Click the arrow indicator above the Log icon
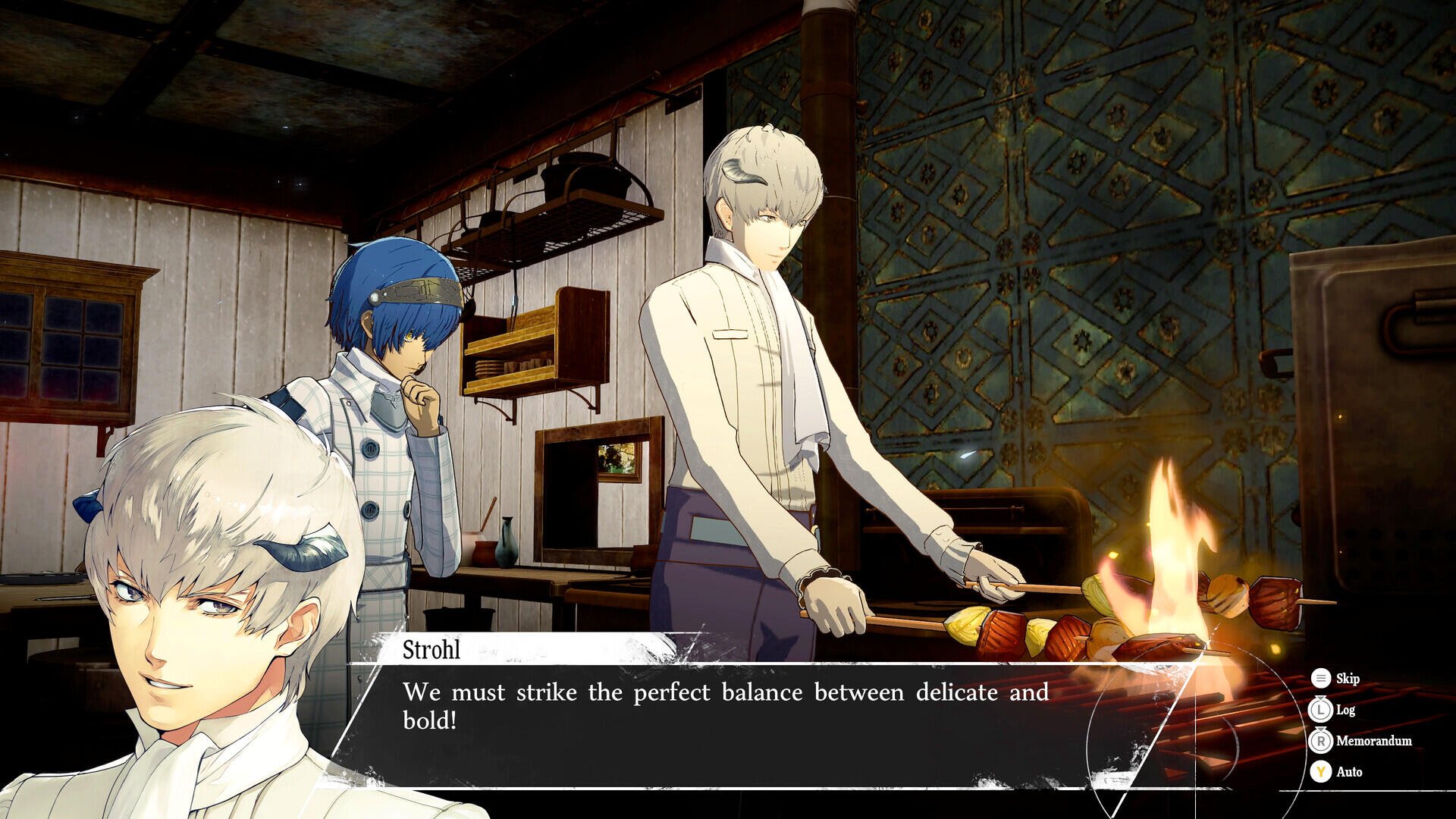 1321,698
